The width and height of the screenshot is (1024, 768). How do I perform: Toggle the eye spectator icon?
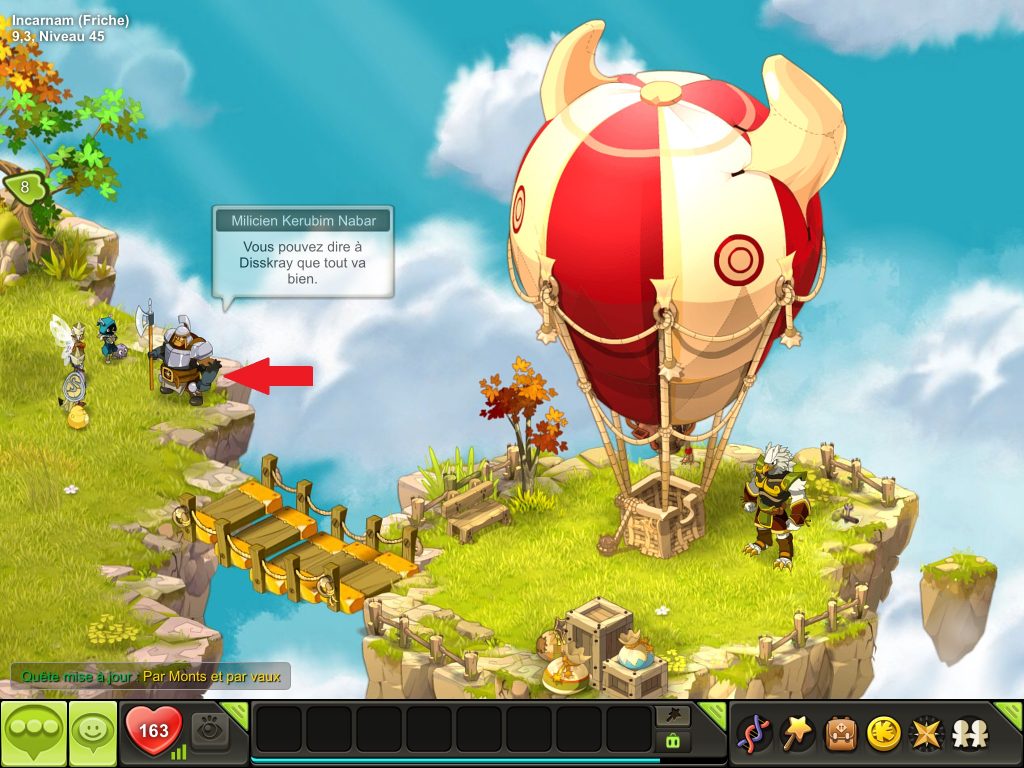click(209, 732)
